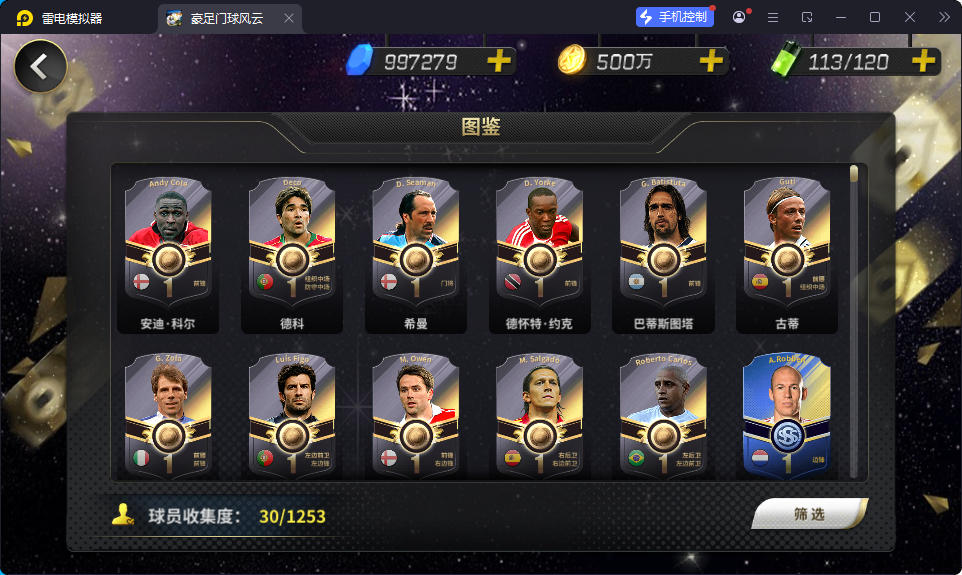This screenshot has width=962, height=575.
Task: Select the M. Salgado player card
Action: (540, 415)
